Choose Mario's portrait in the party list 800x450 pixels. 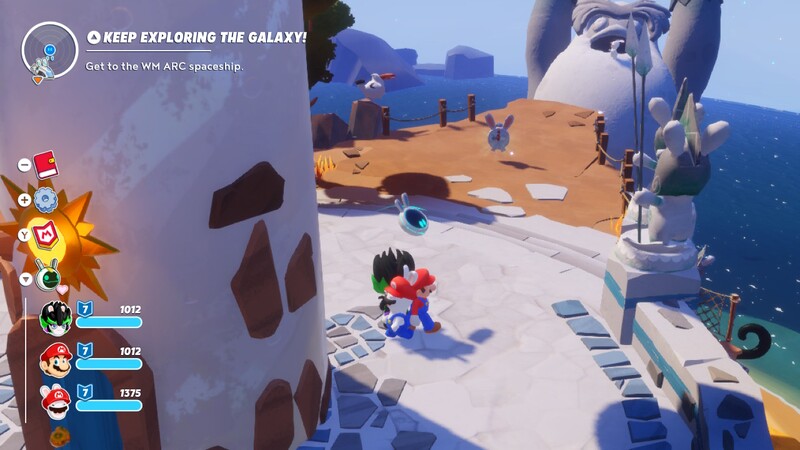(x=55, y=358)
